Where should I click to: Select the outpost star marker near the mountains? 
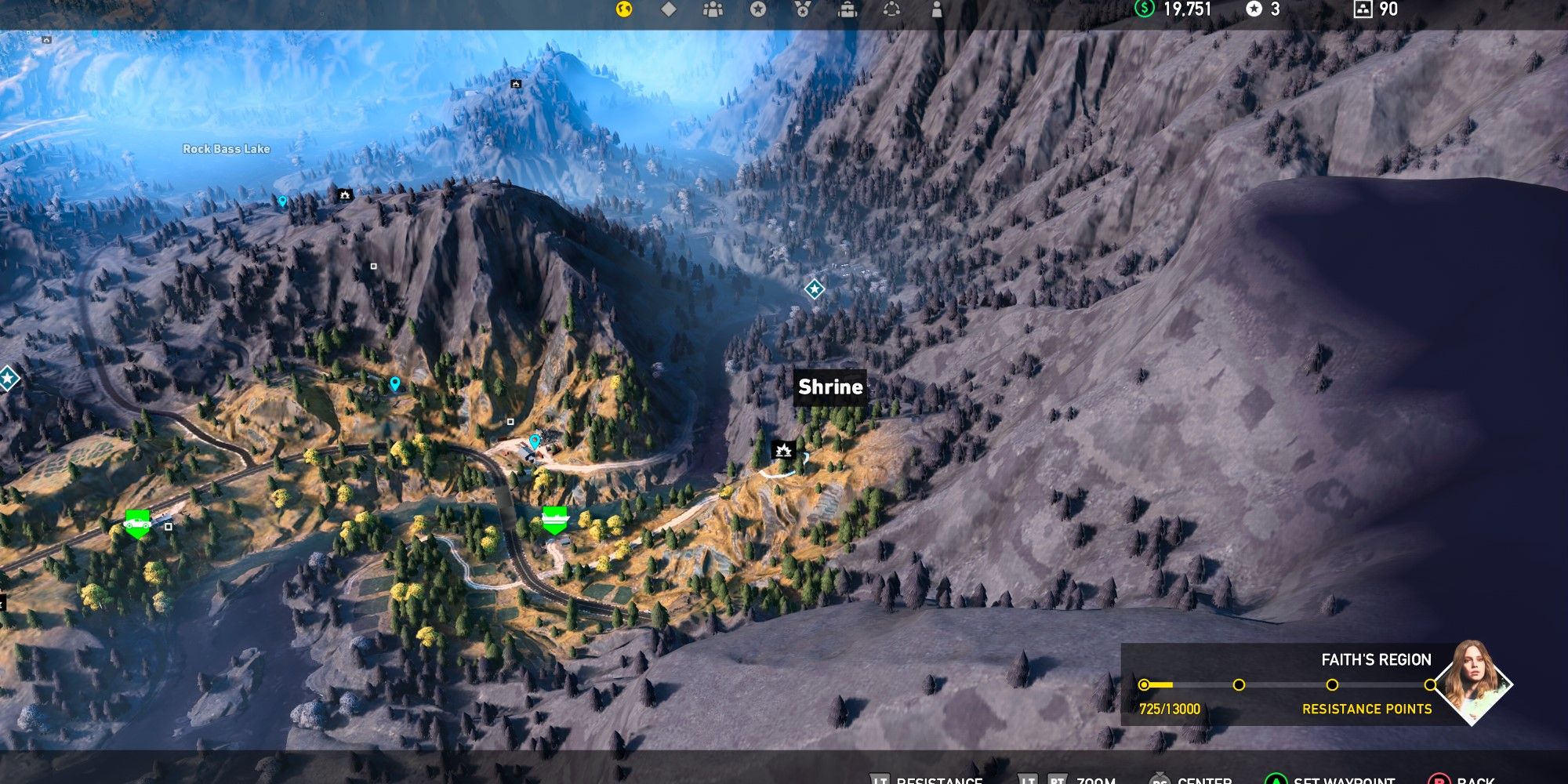815,290
